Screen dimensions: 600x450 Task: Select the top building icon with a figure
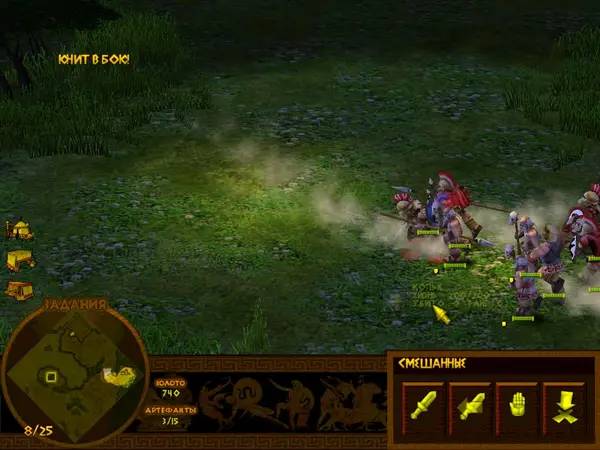pyautogui.click(x=18, y=229)
